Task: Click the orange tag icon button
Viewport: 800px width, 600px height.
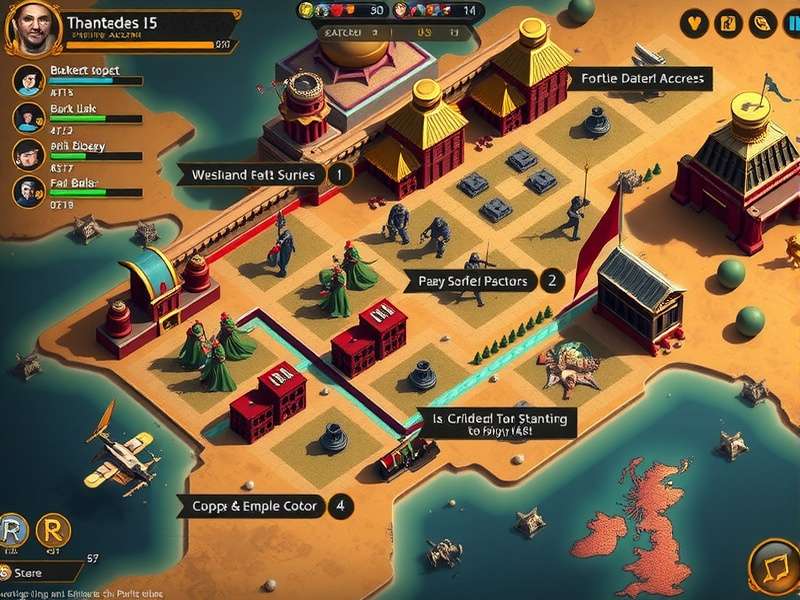Action: [762, 24]
